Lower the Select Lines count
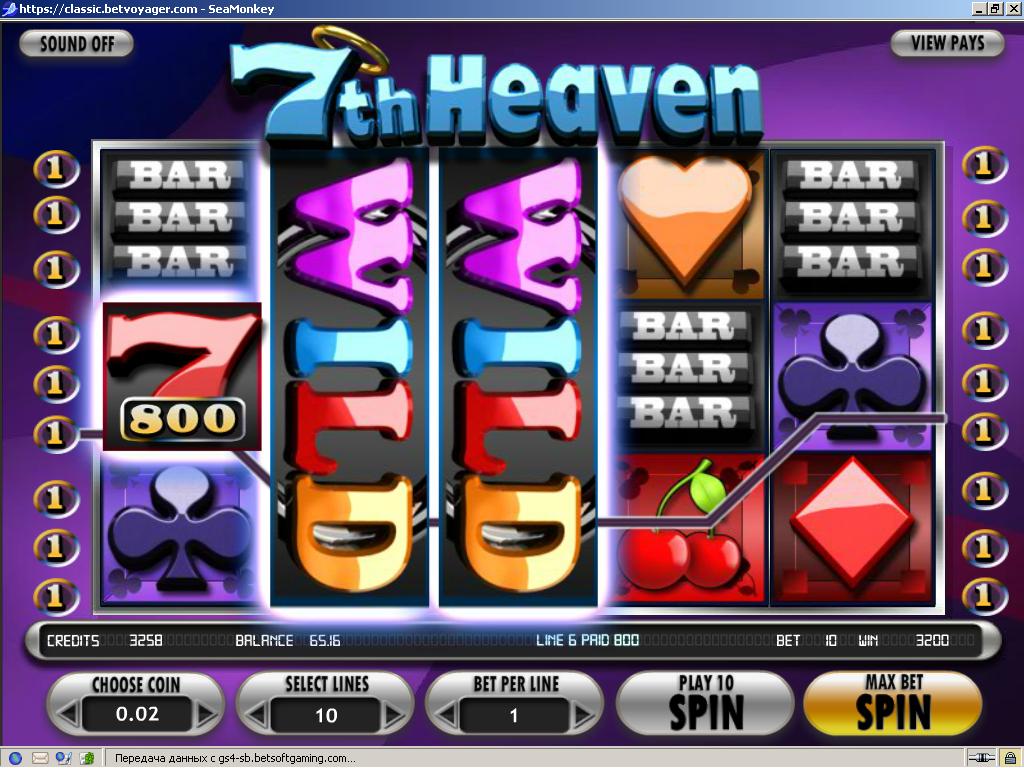 [255, 715]
